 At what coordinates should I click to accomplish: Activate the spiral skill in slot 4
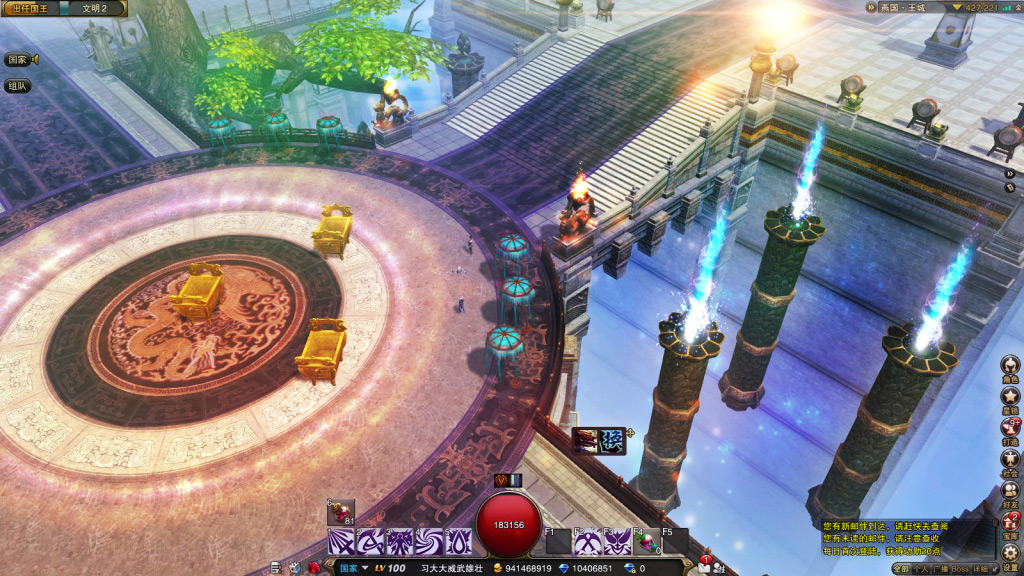click(429, 542)
